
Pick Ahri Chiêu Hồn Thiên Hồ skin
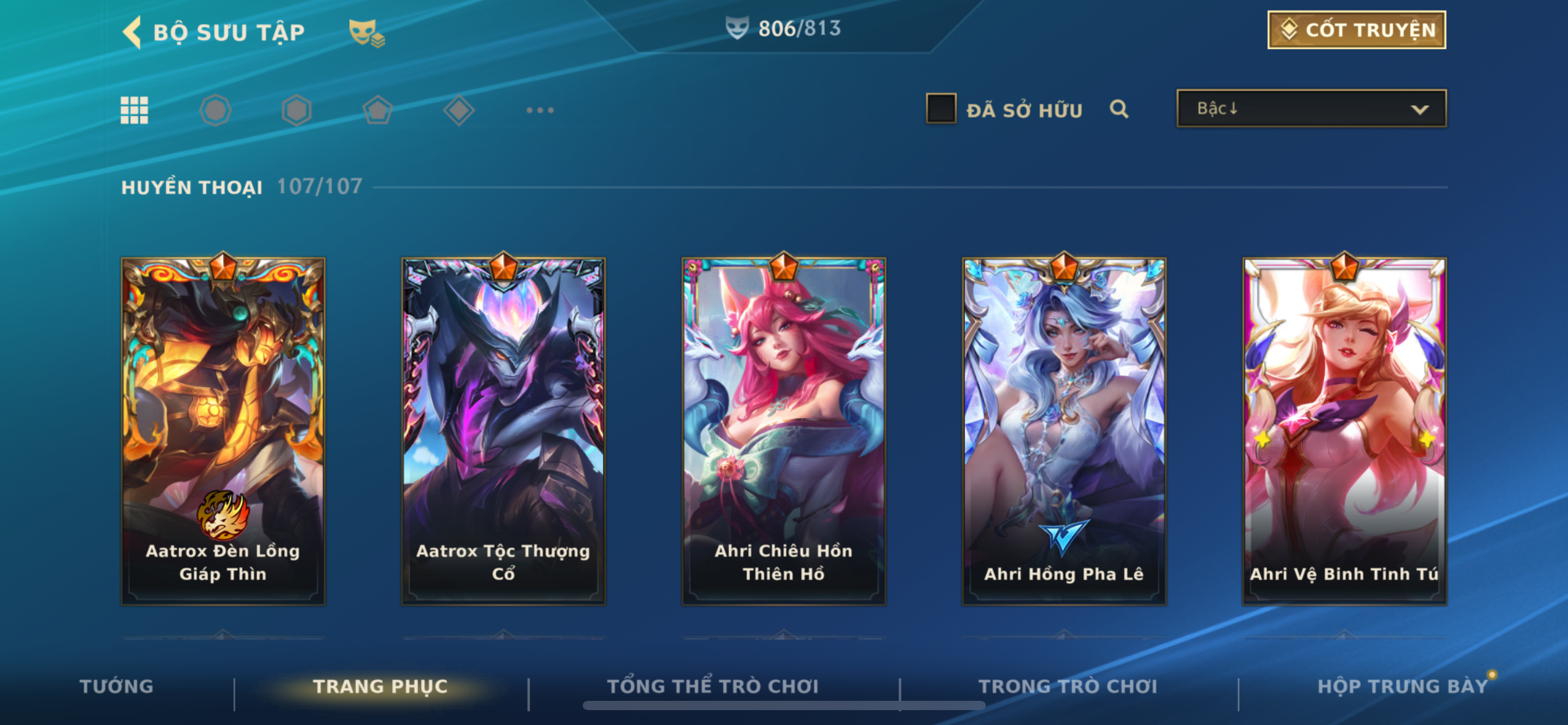tap(783, 431)
